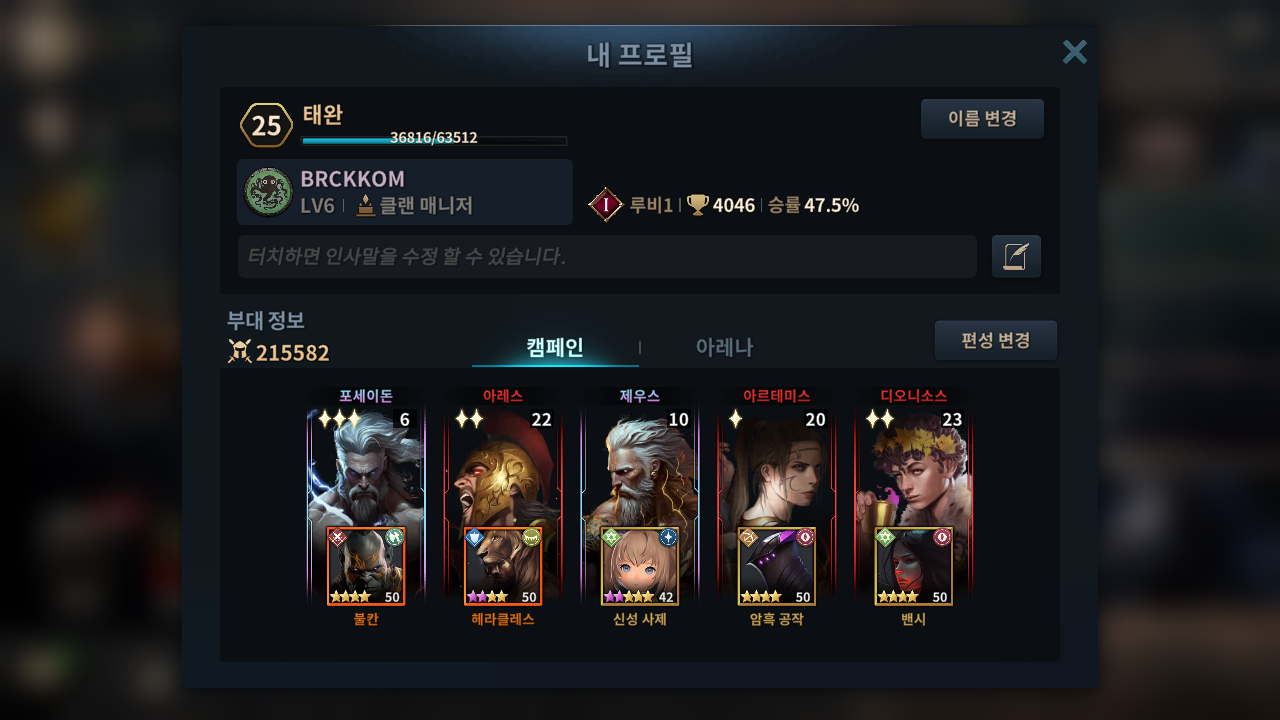The width and height of the screenshot is (1280, 720).
Task: Click the 루비1 rank emblem
Action: [x=606, y=205]
